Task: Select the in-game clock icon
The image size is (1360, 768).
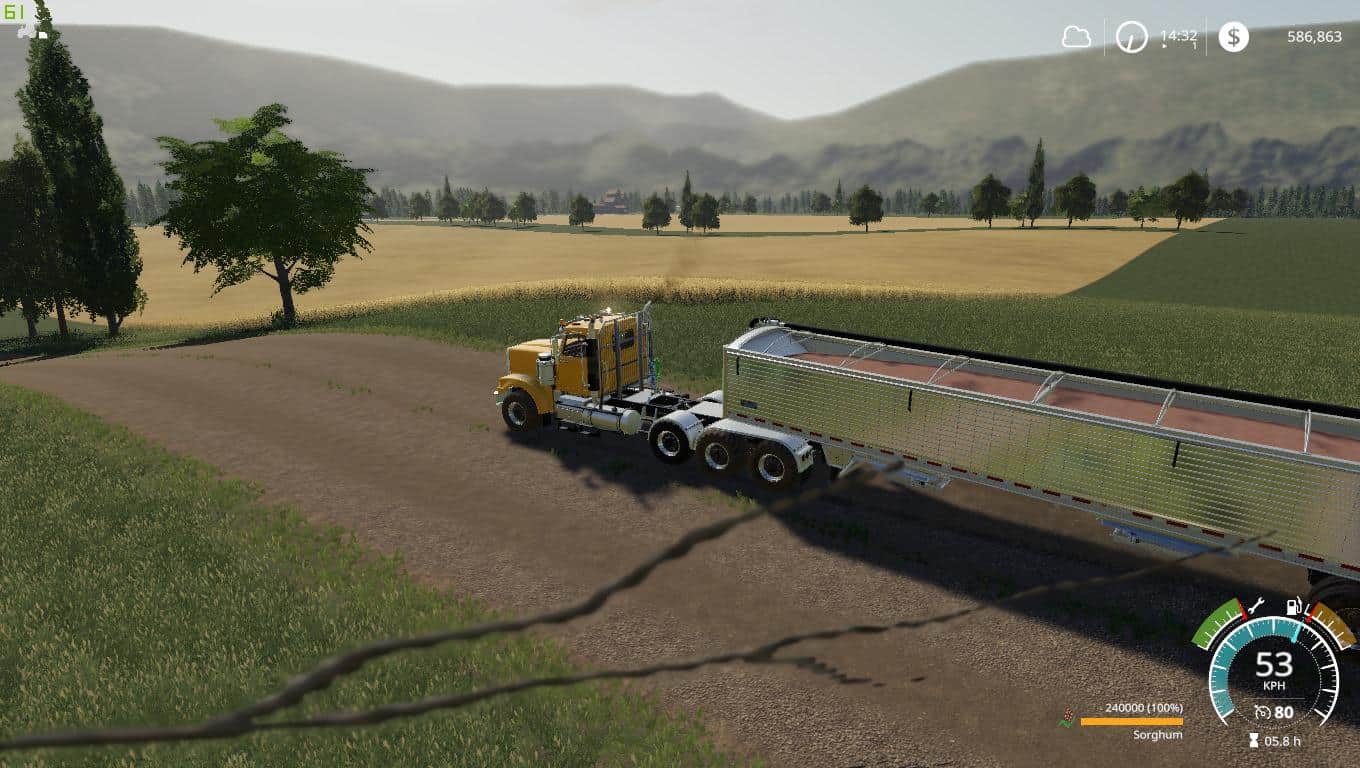Action: point(1130,37)
